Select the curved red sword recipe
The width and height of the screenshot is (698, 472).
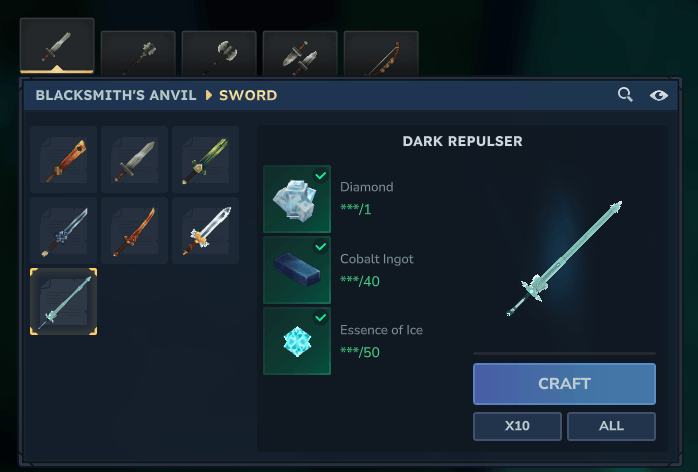pyautogui.click(x=134, y=230)
